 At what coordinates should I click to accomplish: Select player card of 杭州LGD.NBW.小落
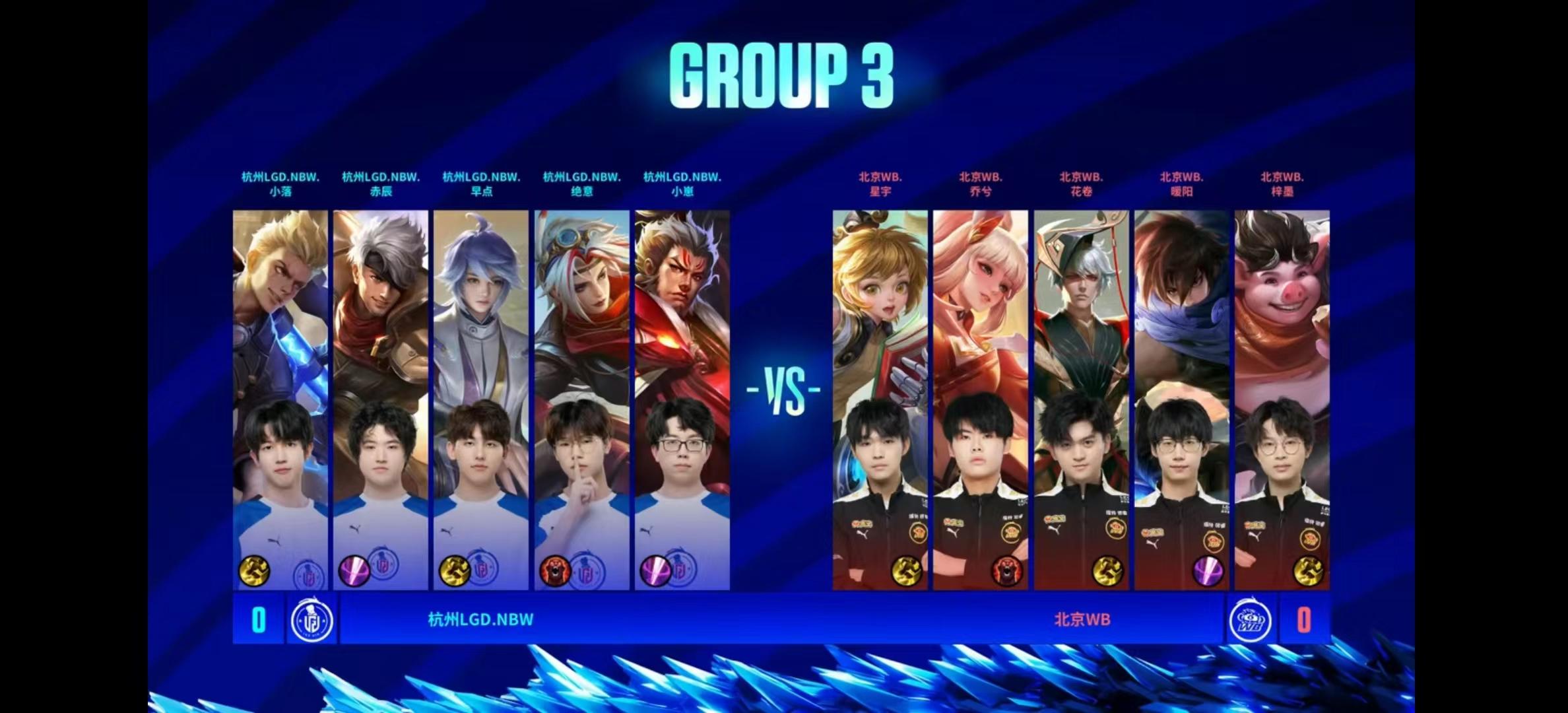(280, 399)
